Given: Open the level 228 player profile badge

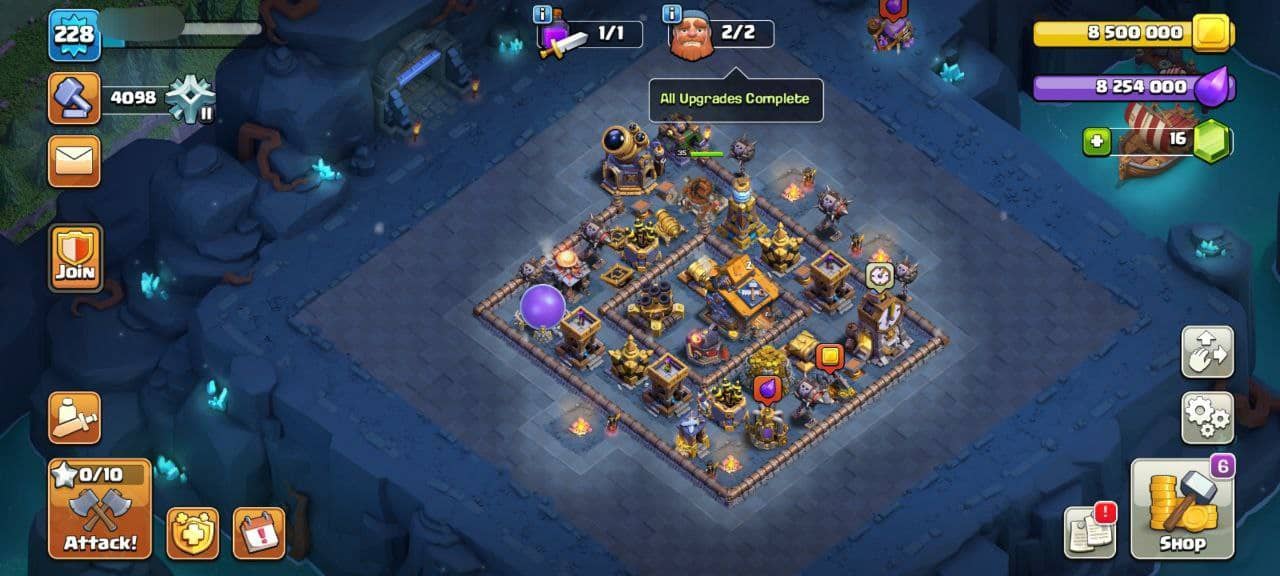Looking at the screenshot, I should [74, 35].
